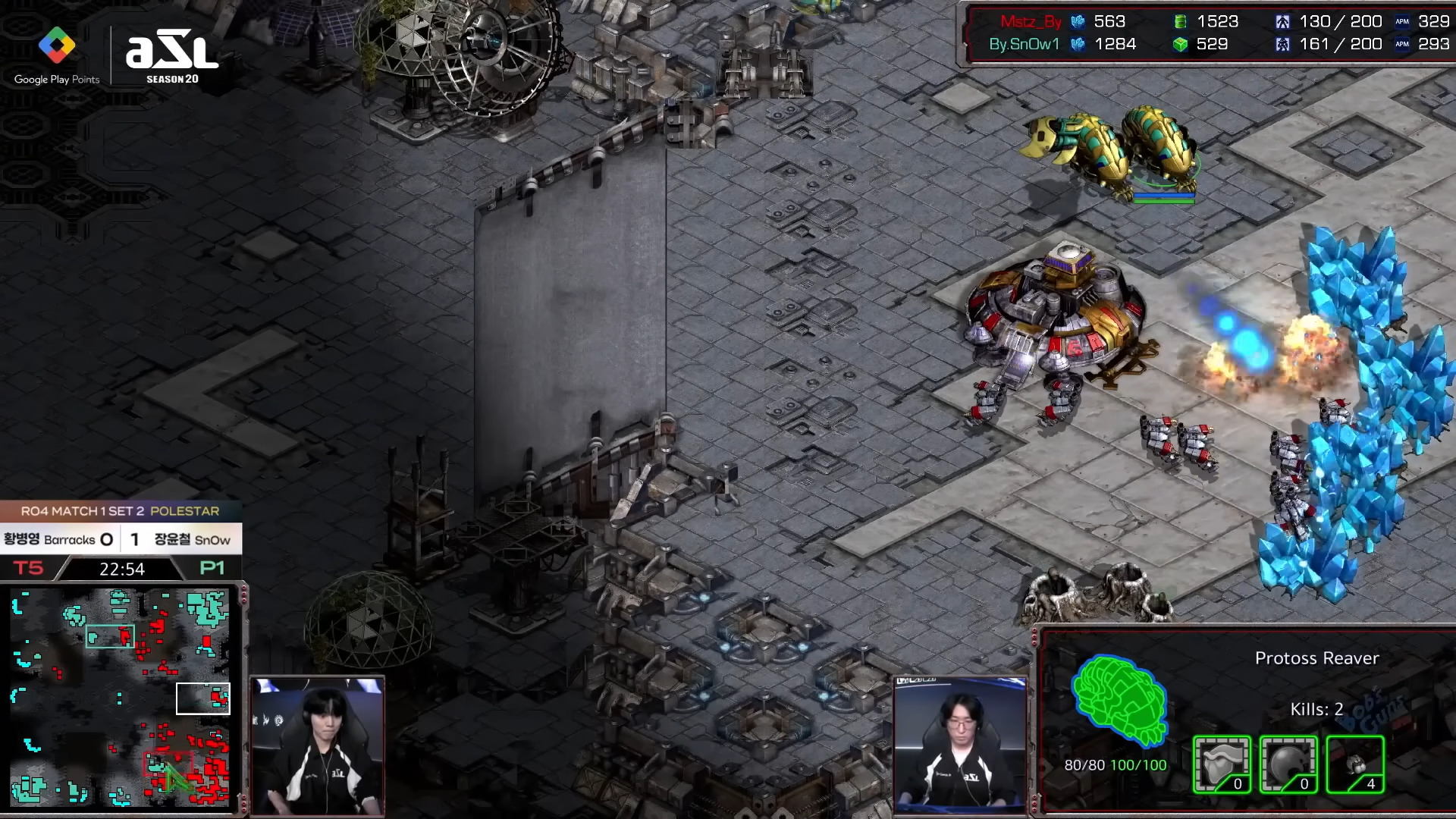Click the Mstz_By player name
1456x819 pixels.
point(1030,21)
